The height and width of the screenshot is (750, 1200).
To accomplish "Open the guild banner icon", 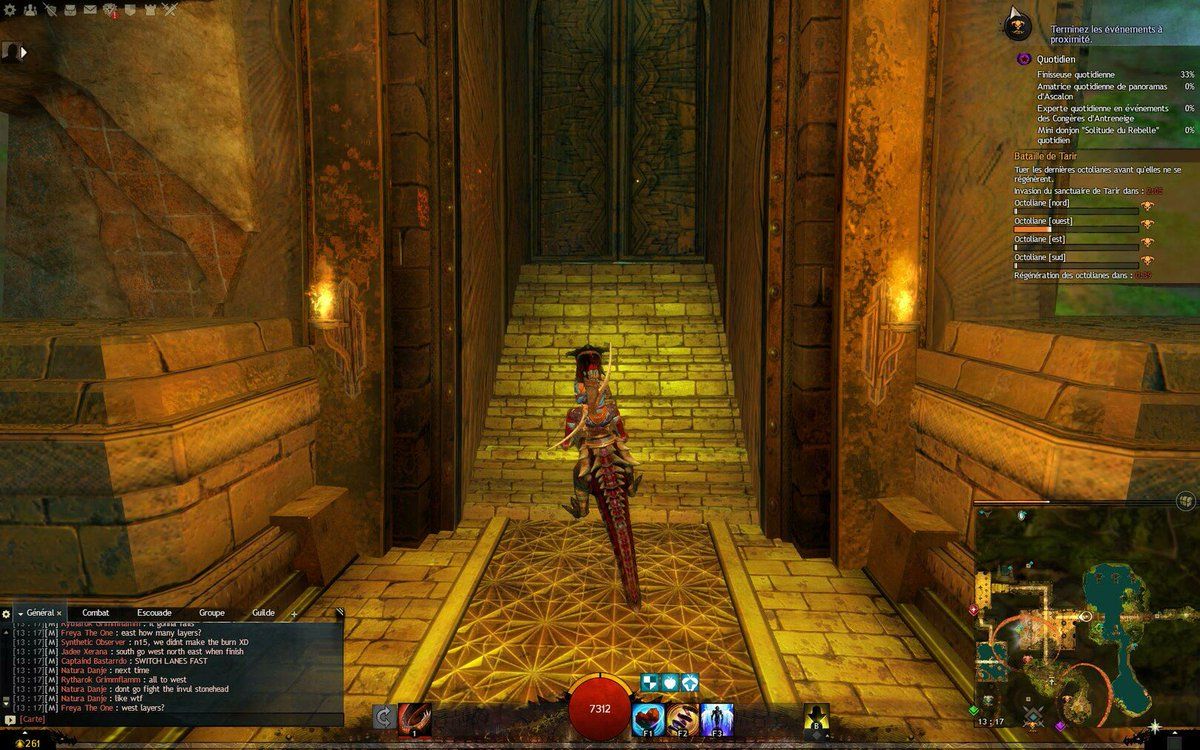I will pyautogui.click(x=130, y=10).
